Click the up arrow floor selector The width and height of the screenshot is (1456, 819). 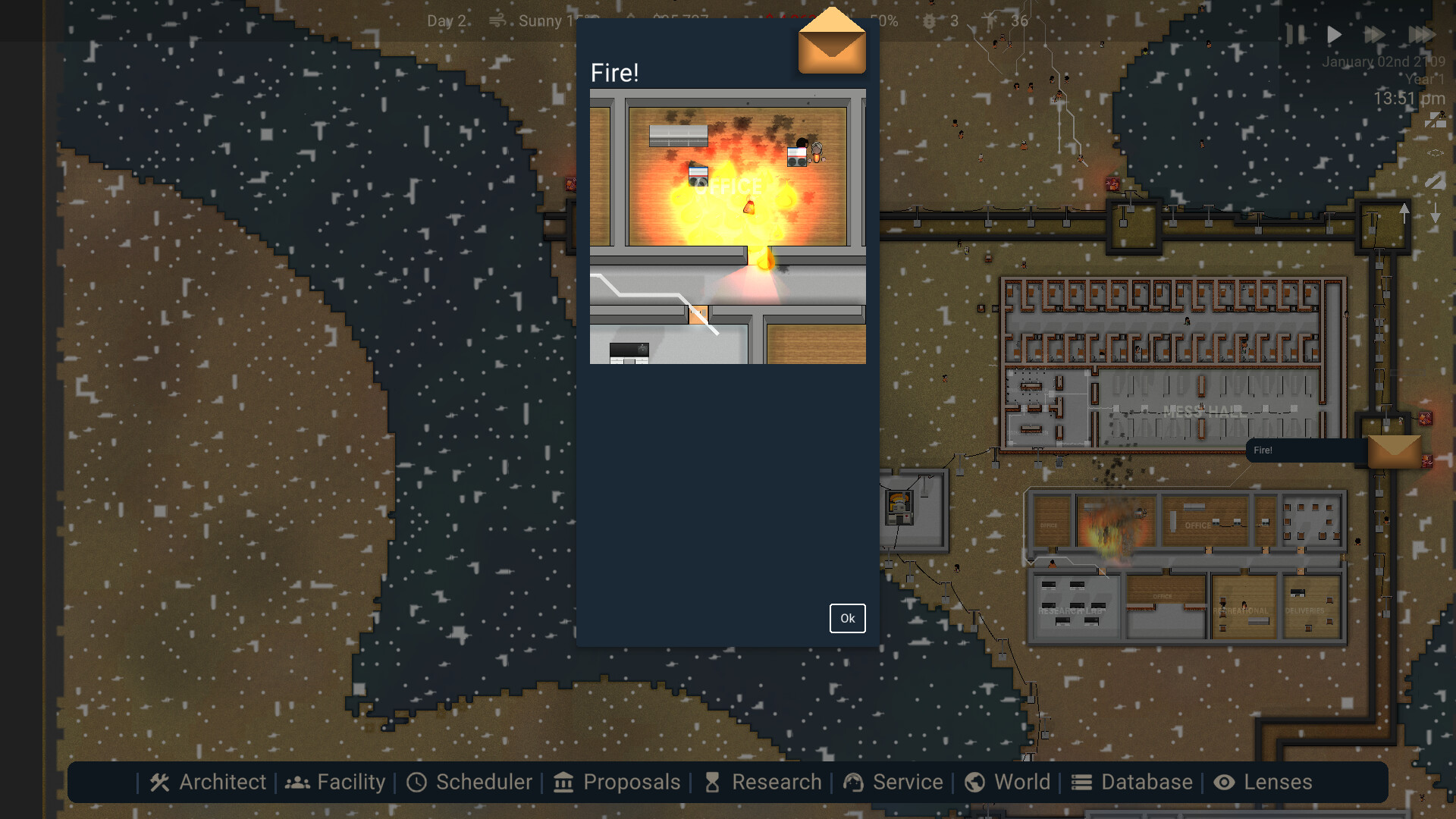point(1406,212)
